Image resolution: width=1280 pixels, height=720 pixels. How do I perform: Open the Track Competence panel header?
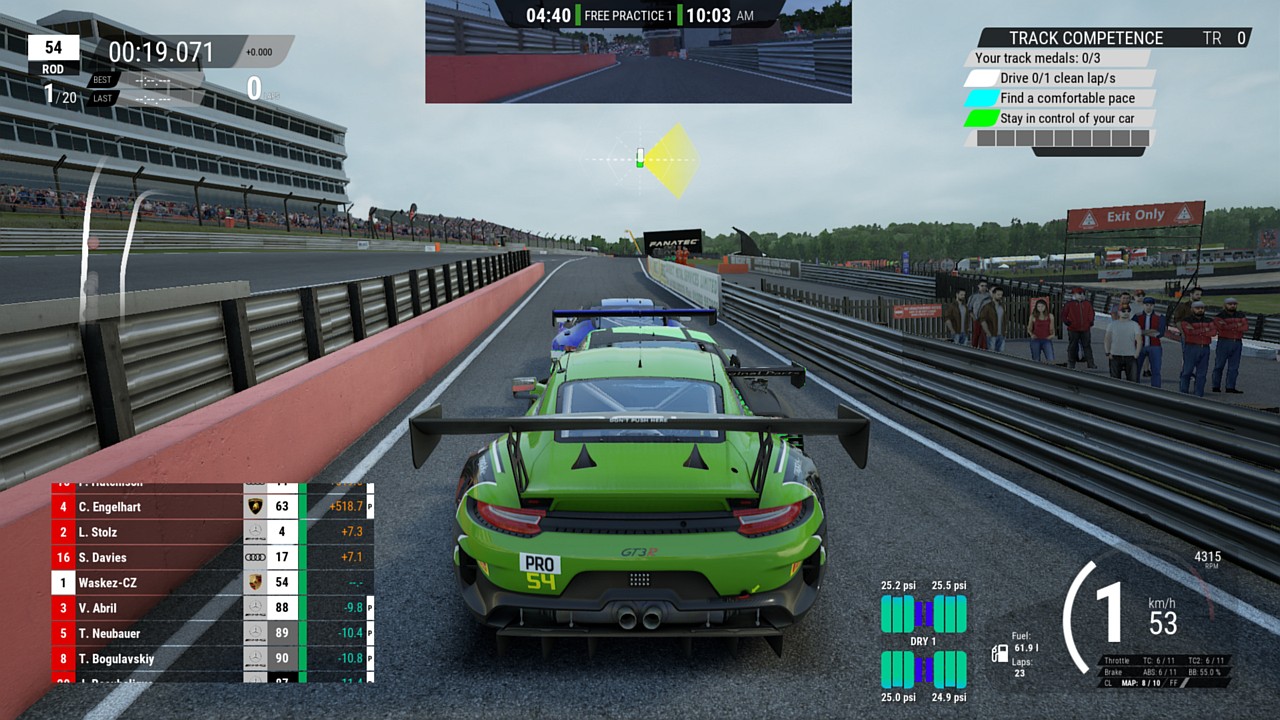pyautogui.click(x=1086, y=38)
